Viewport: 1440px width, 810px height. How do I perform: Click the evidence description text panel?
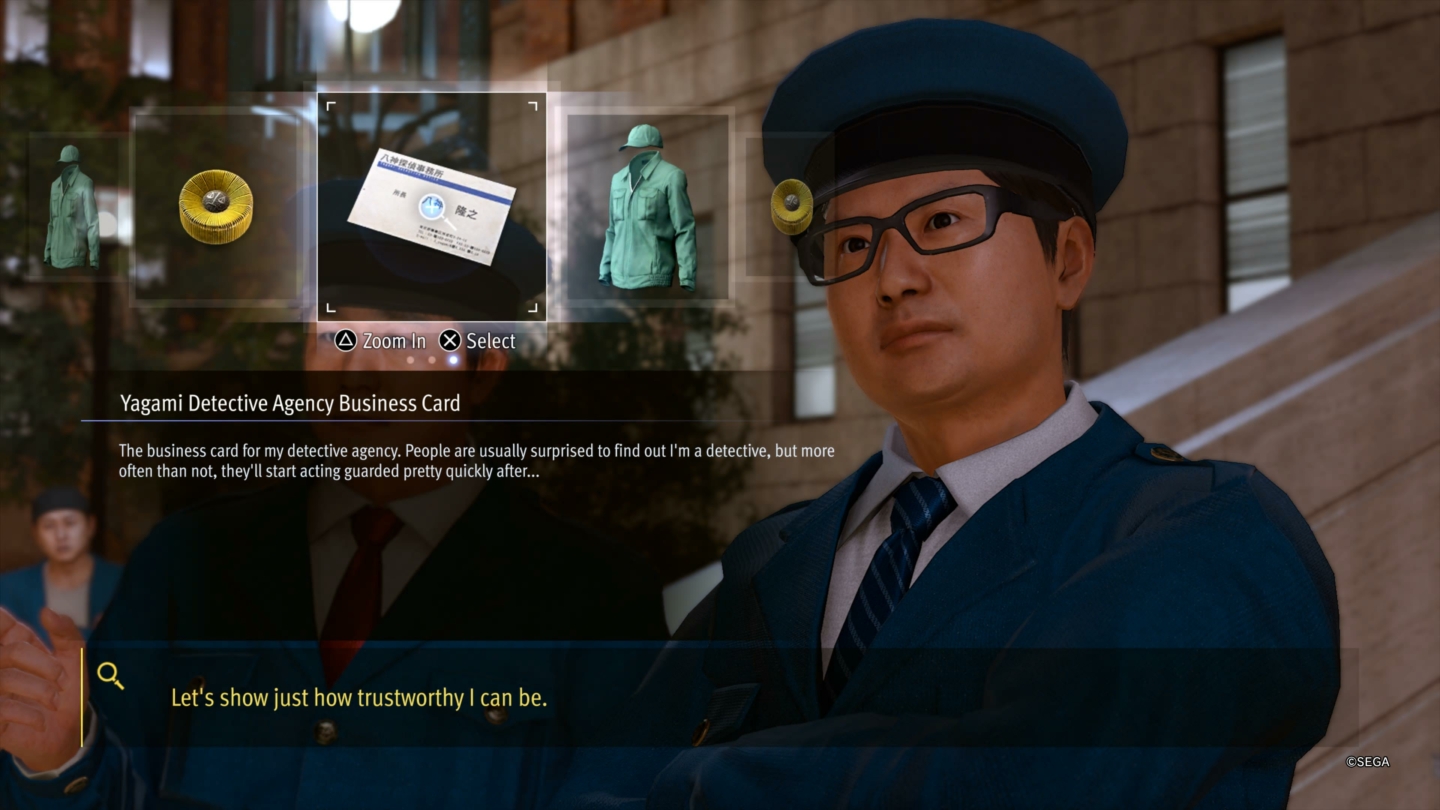coord(478,460)
